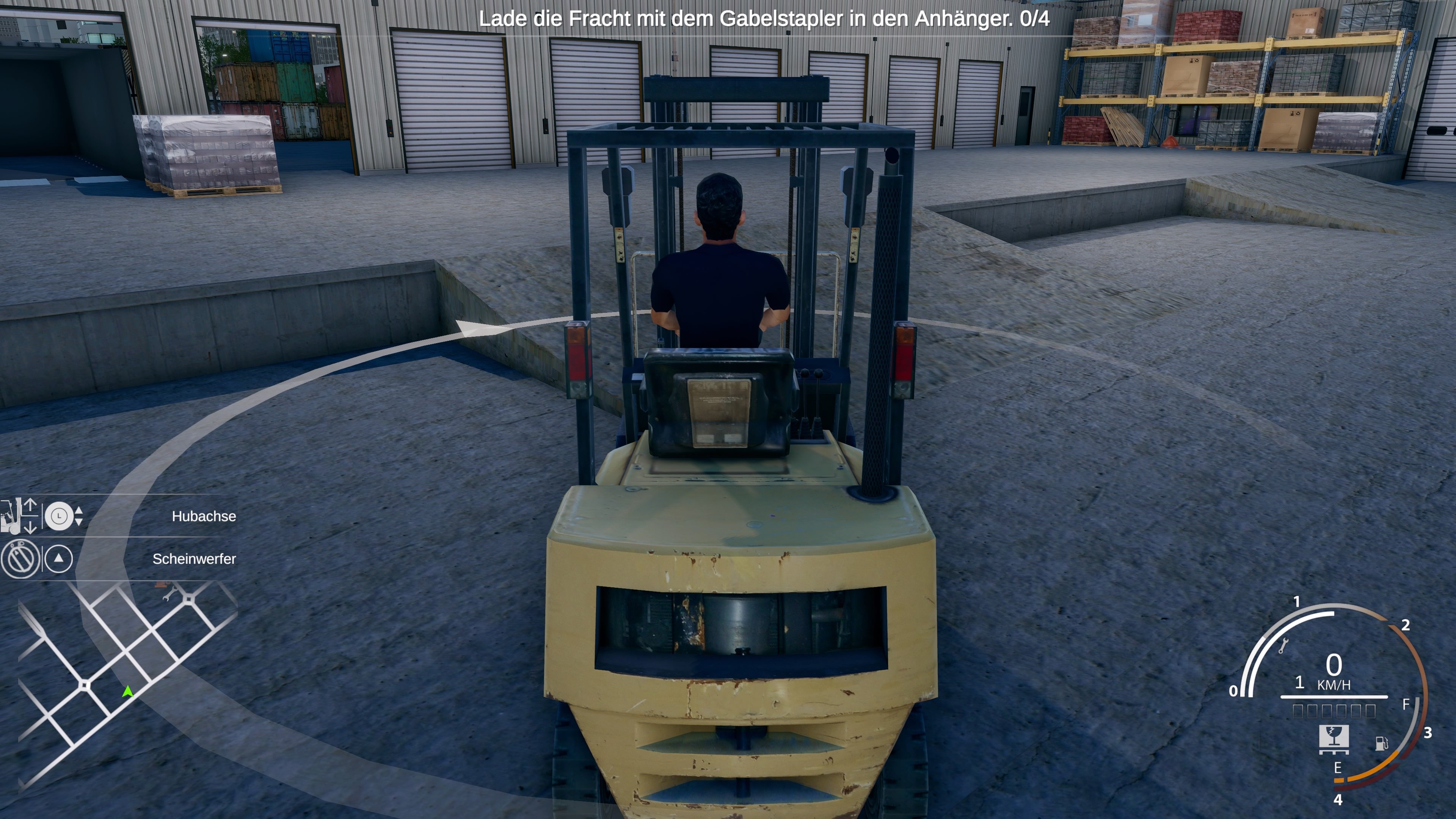
Task: Click the Hubachse label
Action: coord(204,516)
